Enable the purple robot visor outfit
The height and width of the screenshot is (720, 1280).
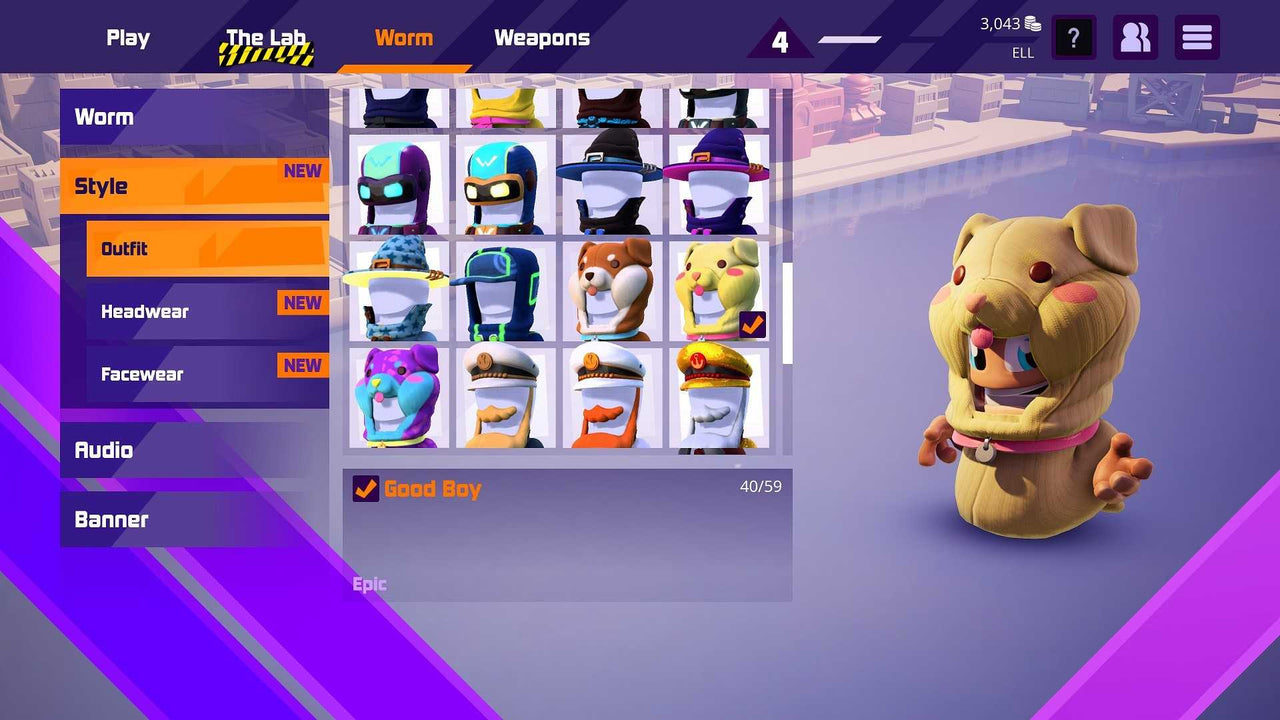click(x=400, y=183)
